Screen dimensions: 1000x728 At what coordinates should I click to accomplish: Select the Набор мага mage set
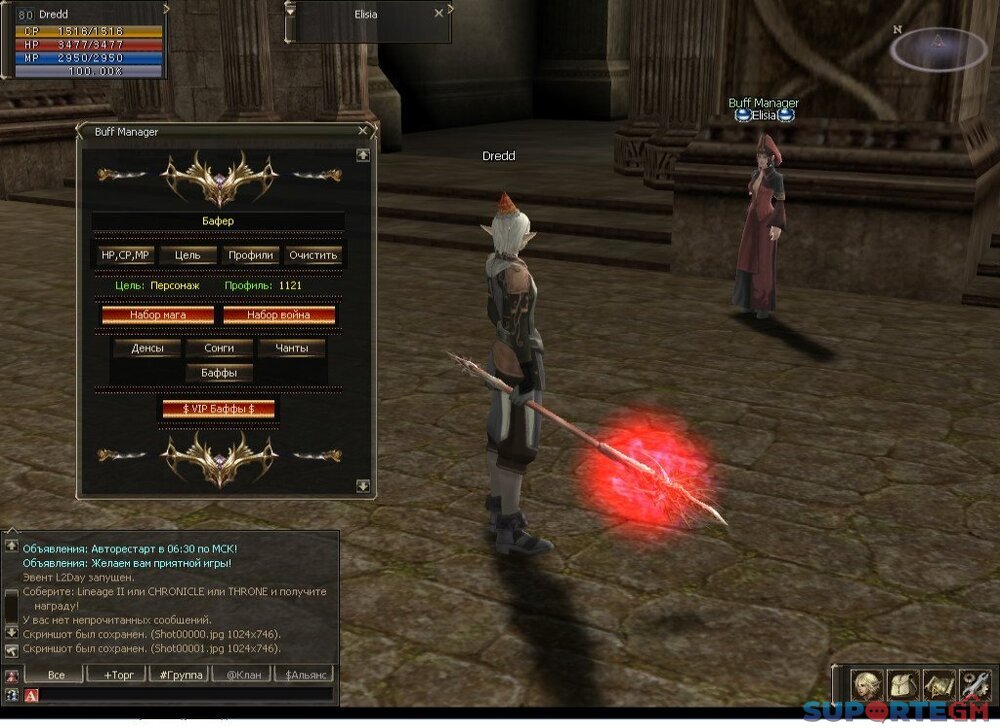tap(158, 315)
